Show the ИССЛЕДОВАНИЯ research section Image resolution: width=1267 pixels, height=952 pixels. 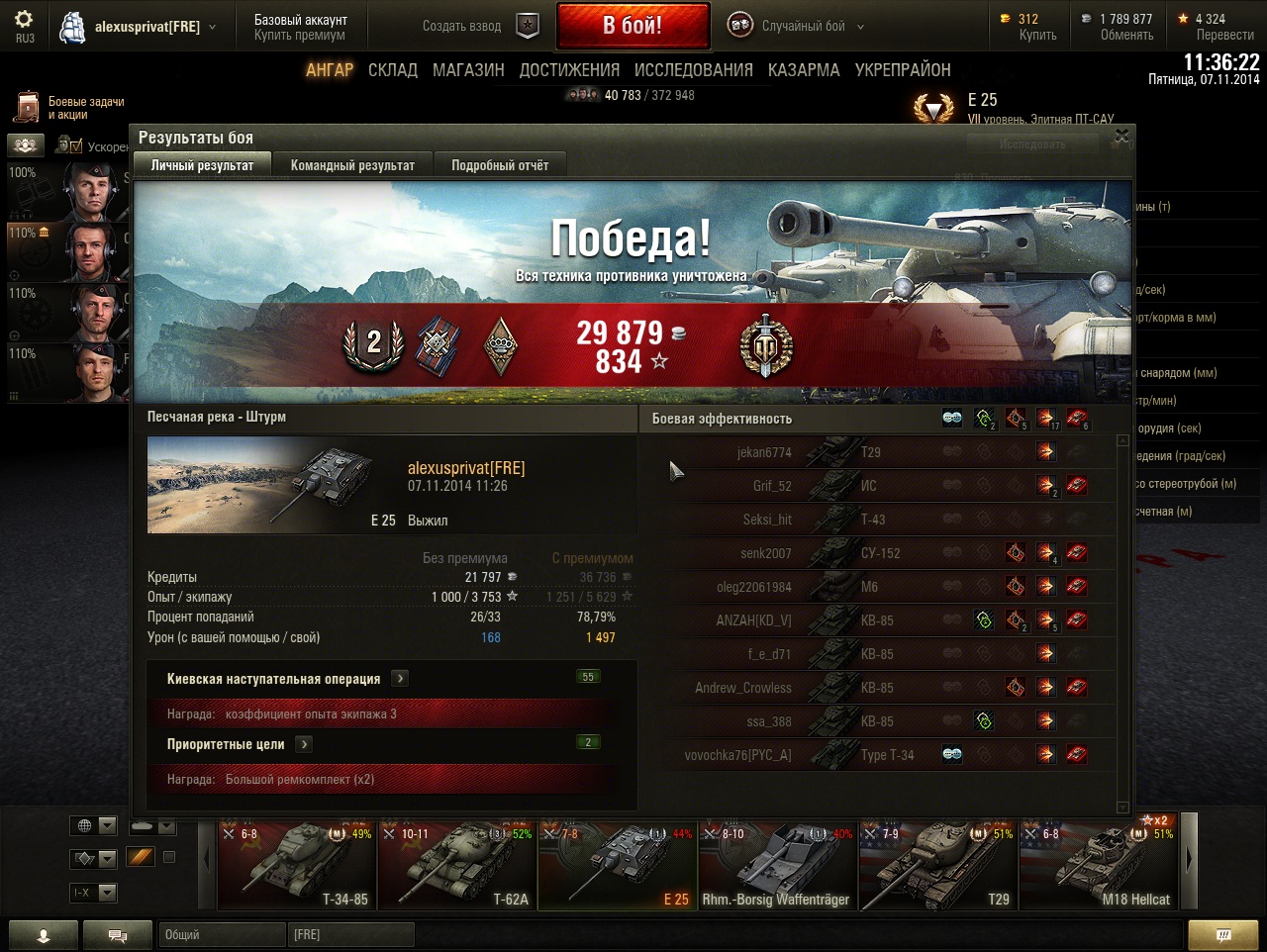(x=693, y=70)
